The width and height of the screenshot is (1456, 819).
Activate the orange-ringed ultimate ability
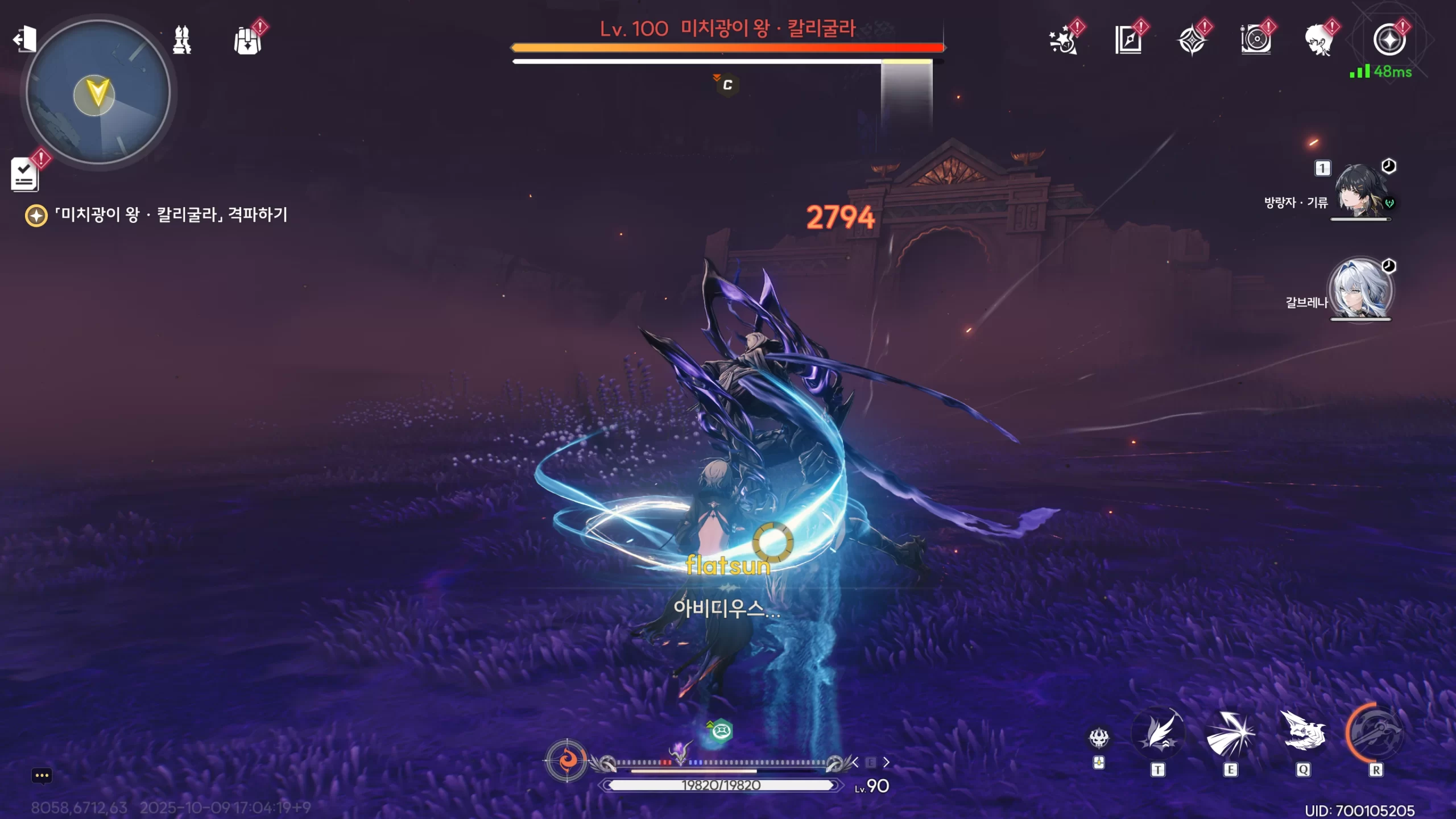(1375, 733)
